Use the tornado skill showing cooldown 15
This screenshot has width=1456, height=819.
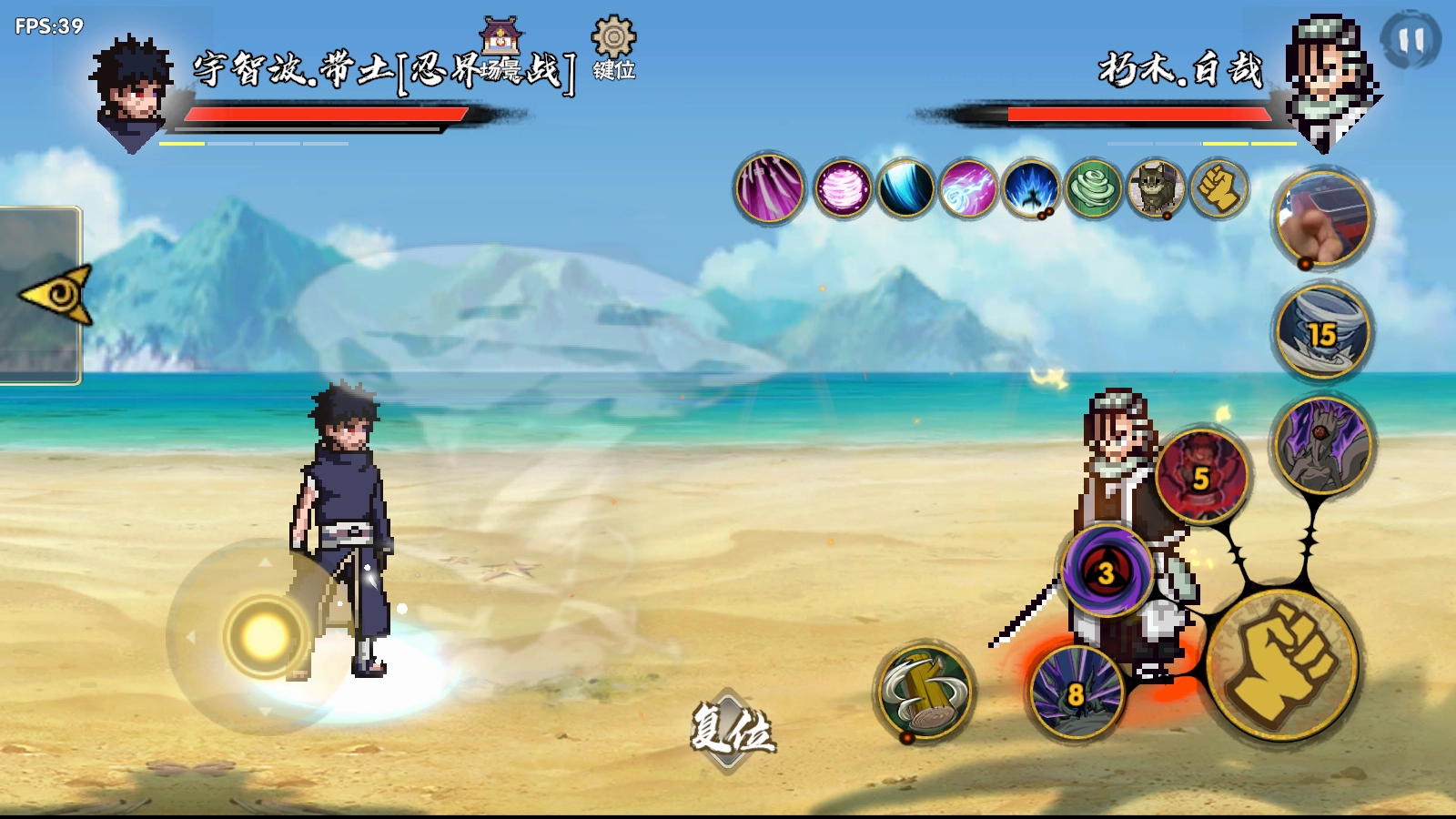[x=1323, y=332]
